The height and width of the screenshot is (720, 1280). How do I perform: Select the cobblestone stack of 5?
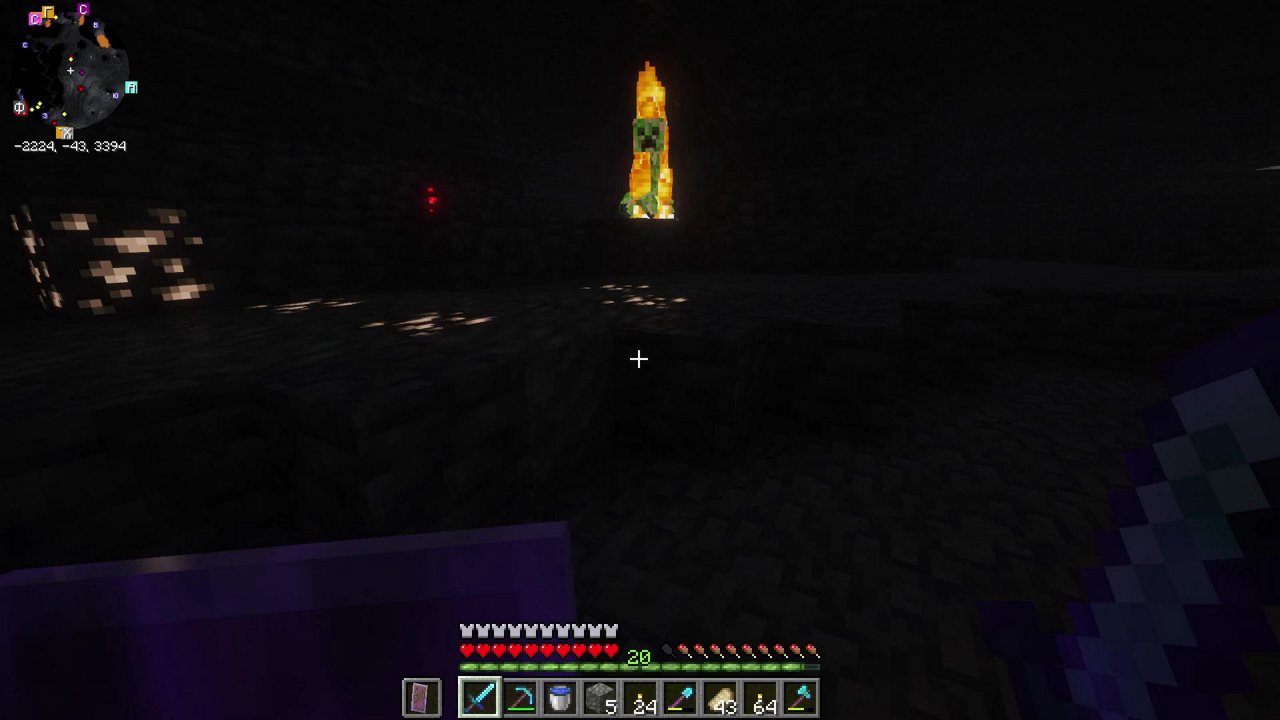[599, 697]
